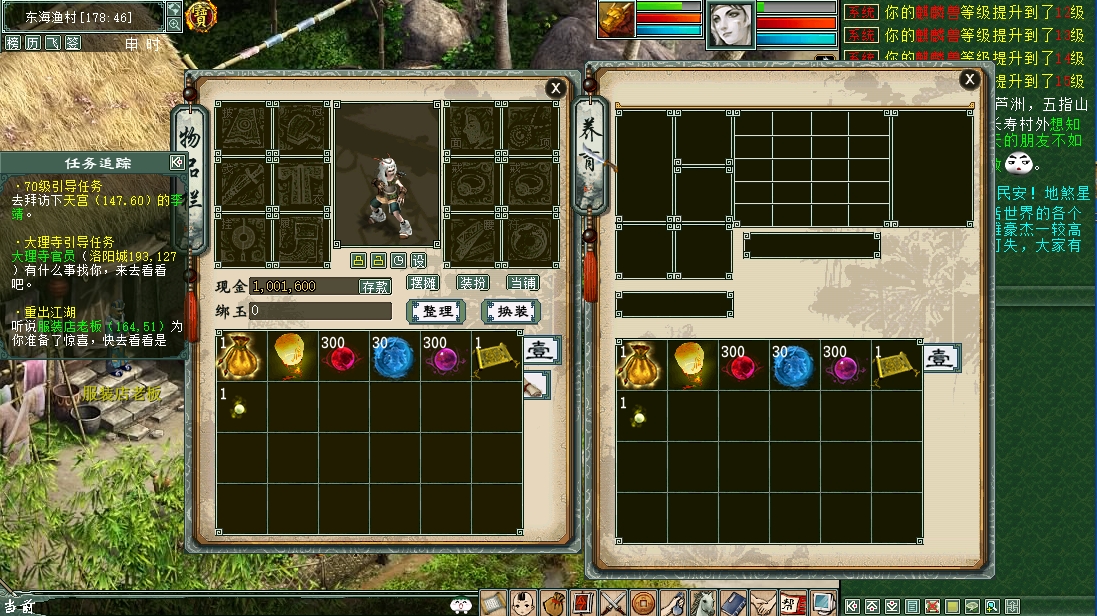The image size is (1097, 616).
Task: Sort items with the 整理 button
Action: (x=438, y=311)
